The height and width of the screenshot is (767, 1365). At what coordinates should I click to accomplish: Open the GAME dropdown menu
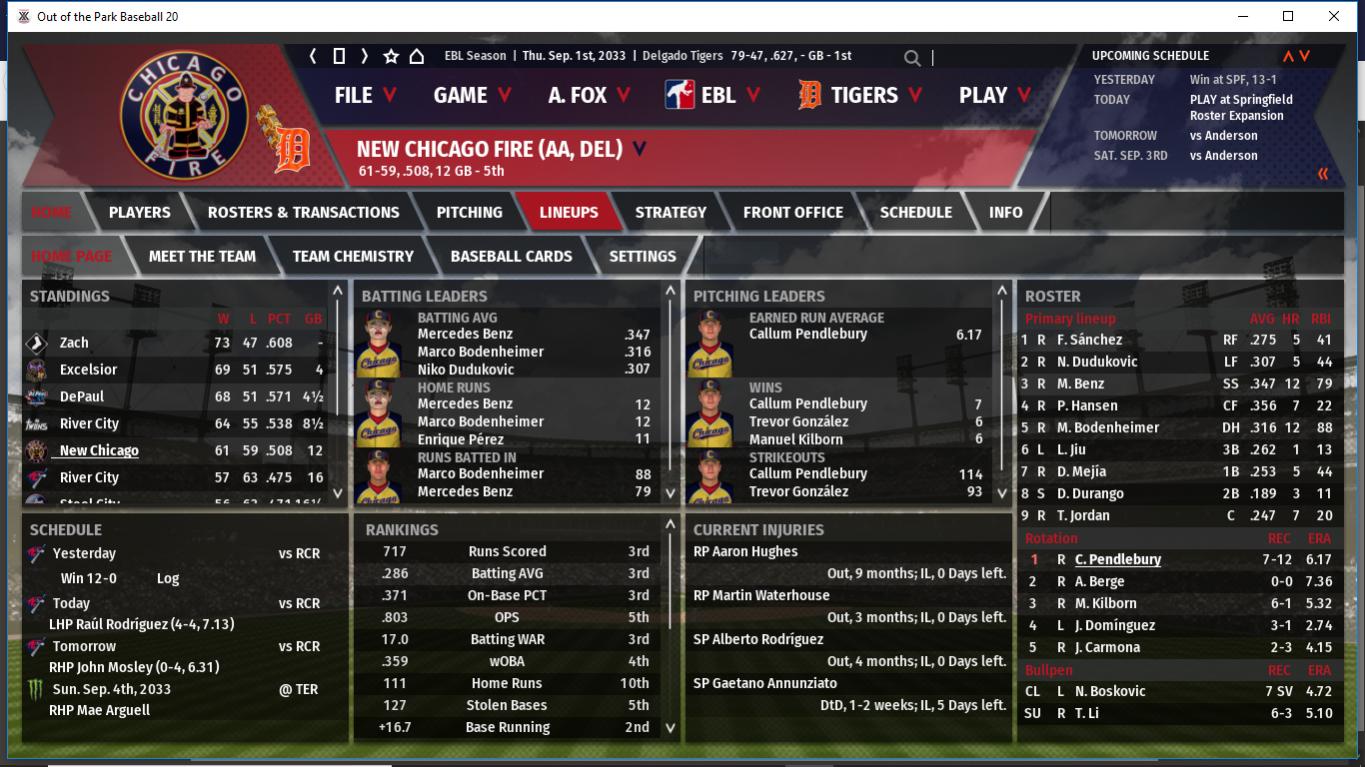coord(472,95)
